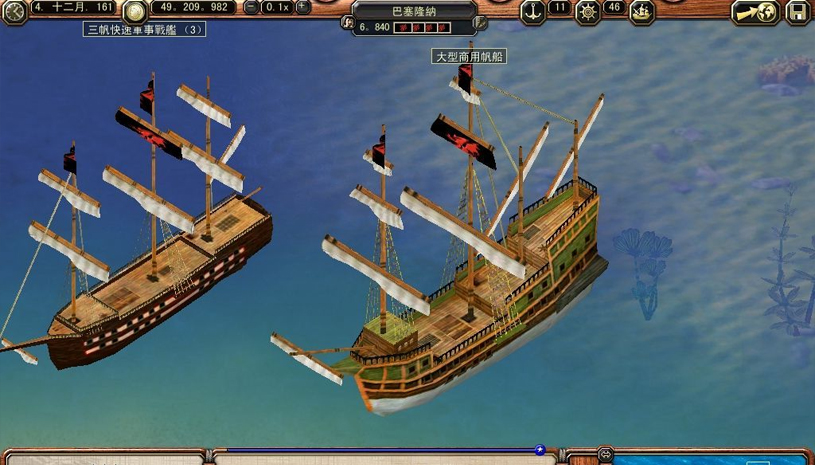Open the gold coin treasury icon

point(136,9)
